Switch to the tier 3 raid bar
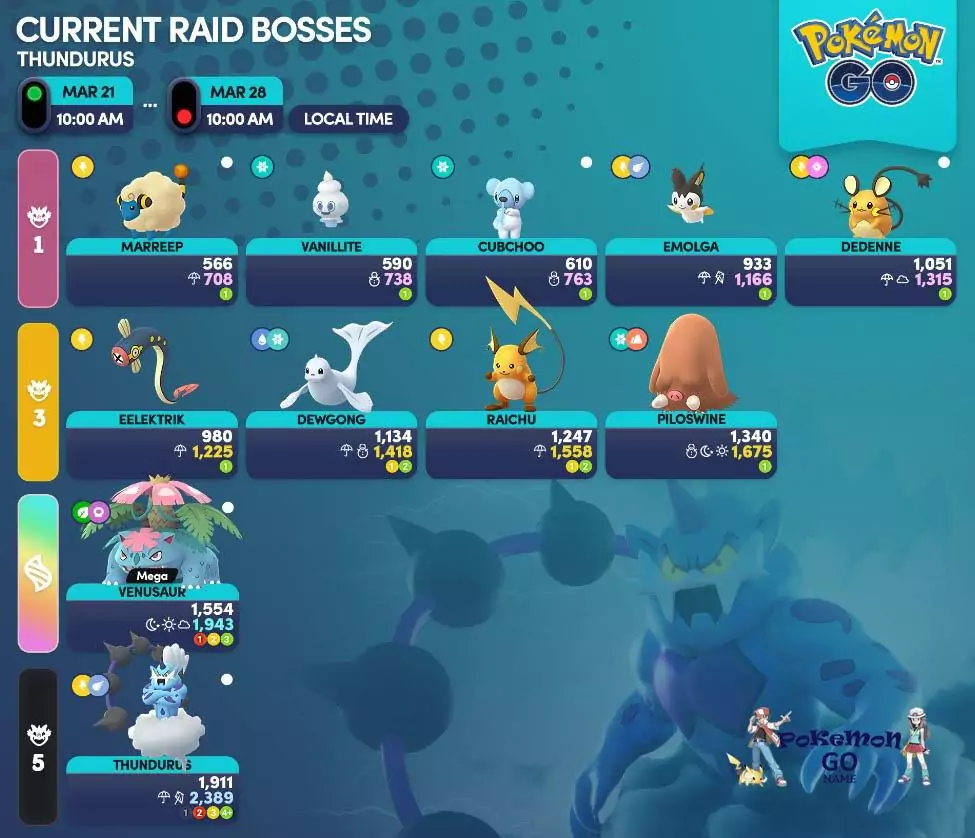Image resolution: width=975 pixels, height=838 pixels. (38, 402)
